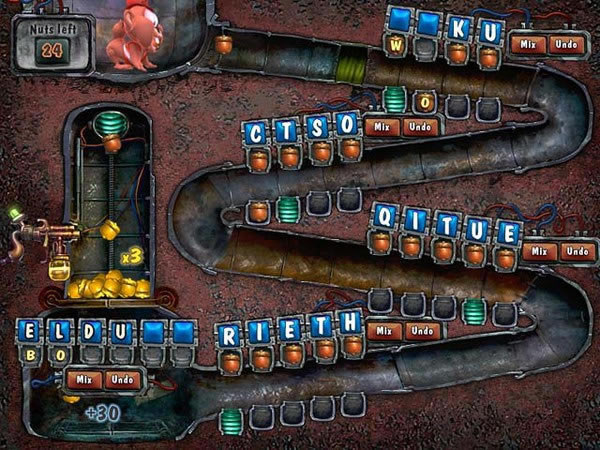Undo the QITUE word placement
The image size is (600, 450).
[x=577, y=251]
